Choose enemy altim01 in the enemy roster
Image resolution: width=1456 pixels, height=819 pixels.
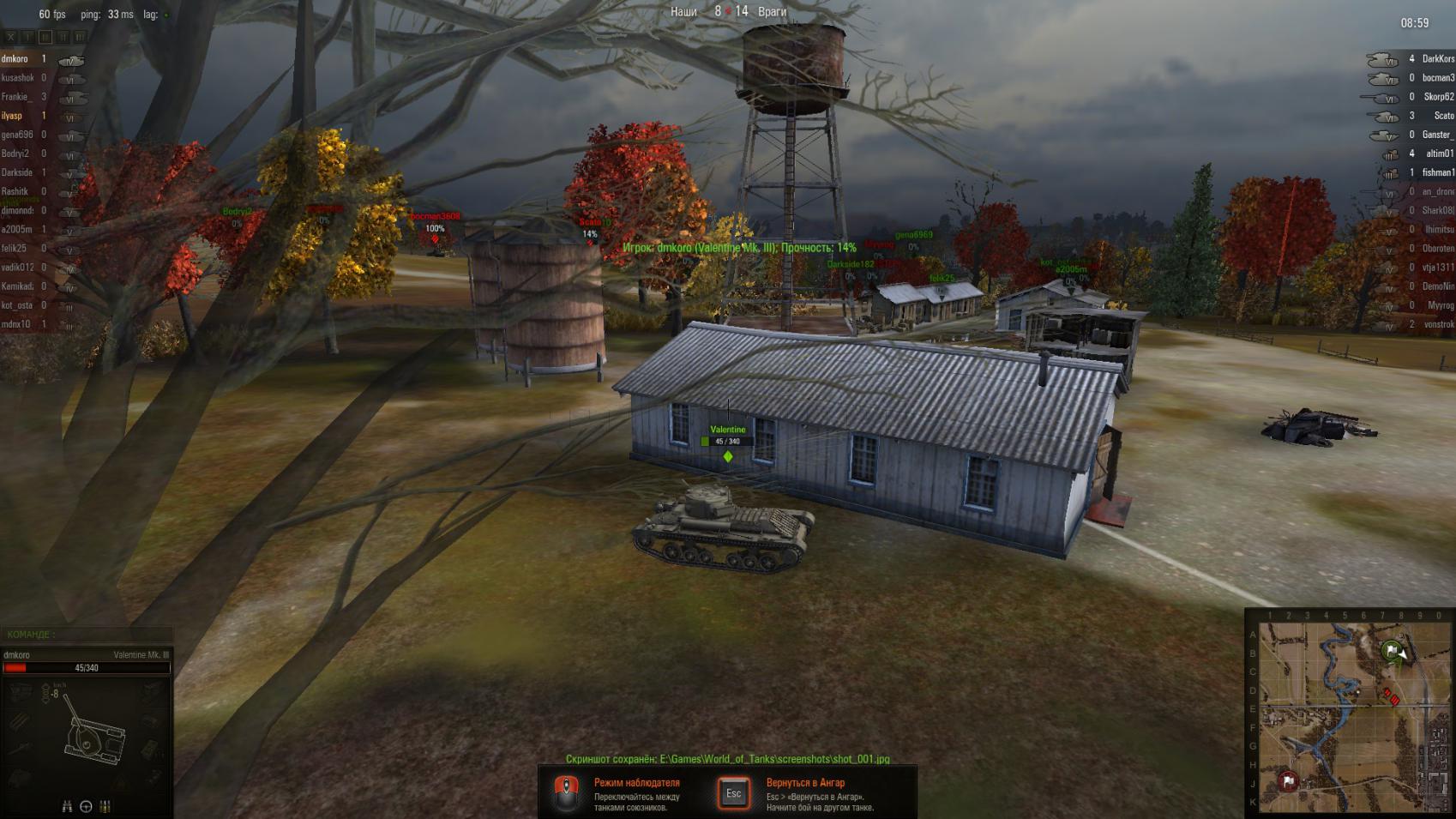(1439, 154)
